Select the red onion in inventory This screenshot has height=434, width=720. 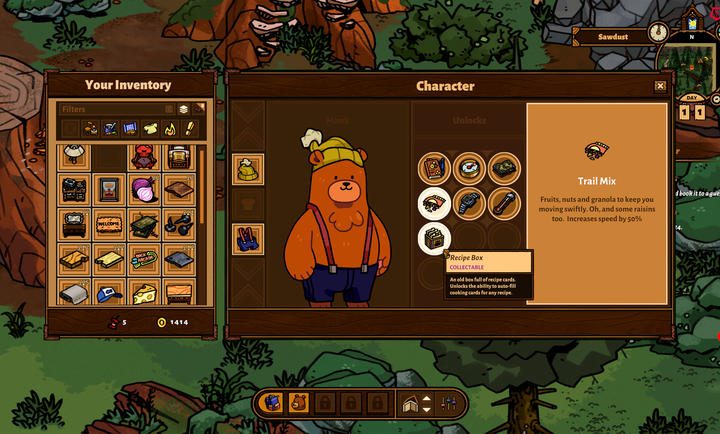(x=144, y=189)
